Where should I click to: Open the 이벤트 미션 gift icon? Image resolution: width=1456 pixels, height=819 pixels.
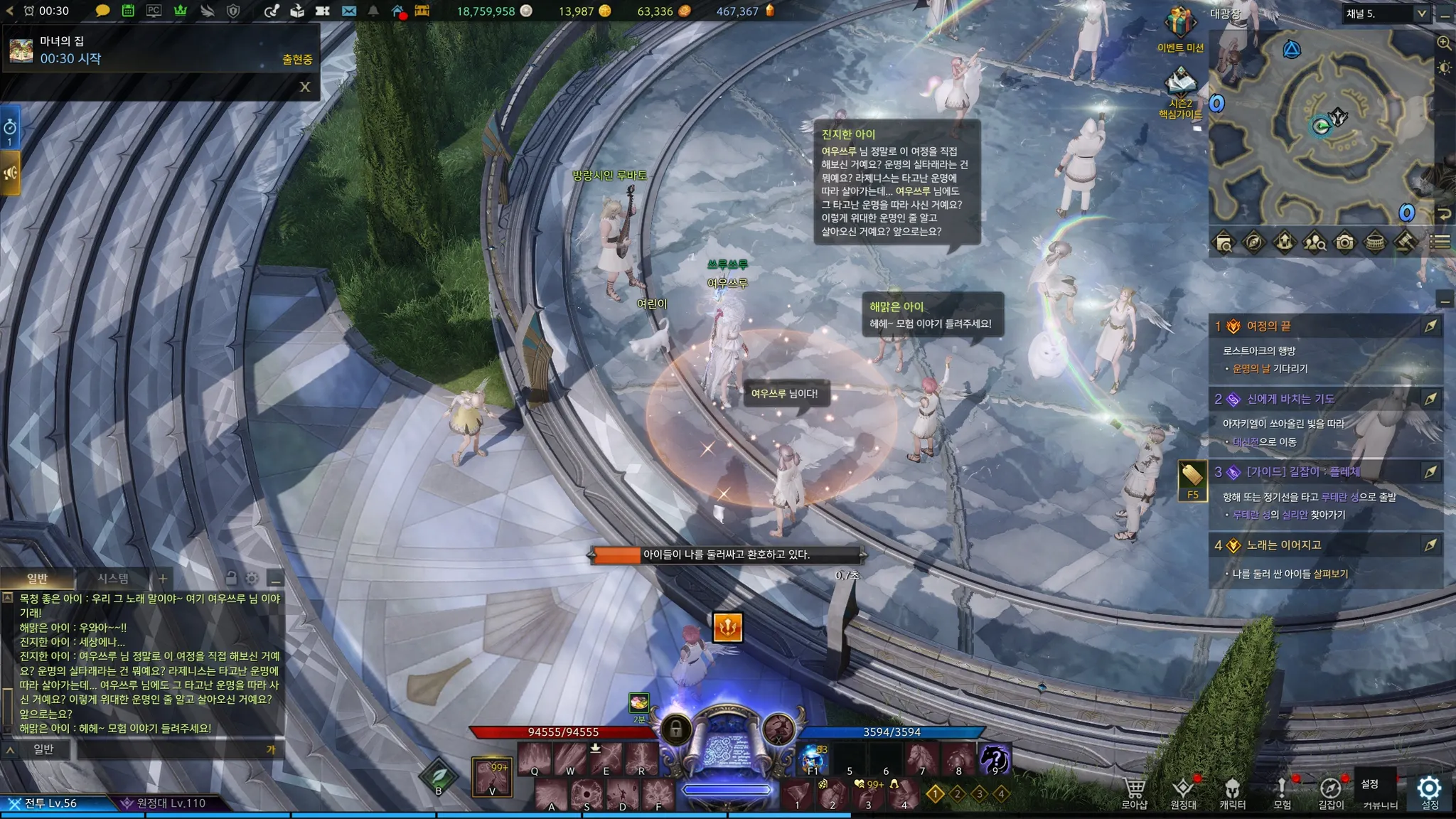click(x=1179, y=23)
